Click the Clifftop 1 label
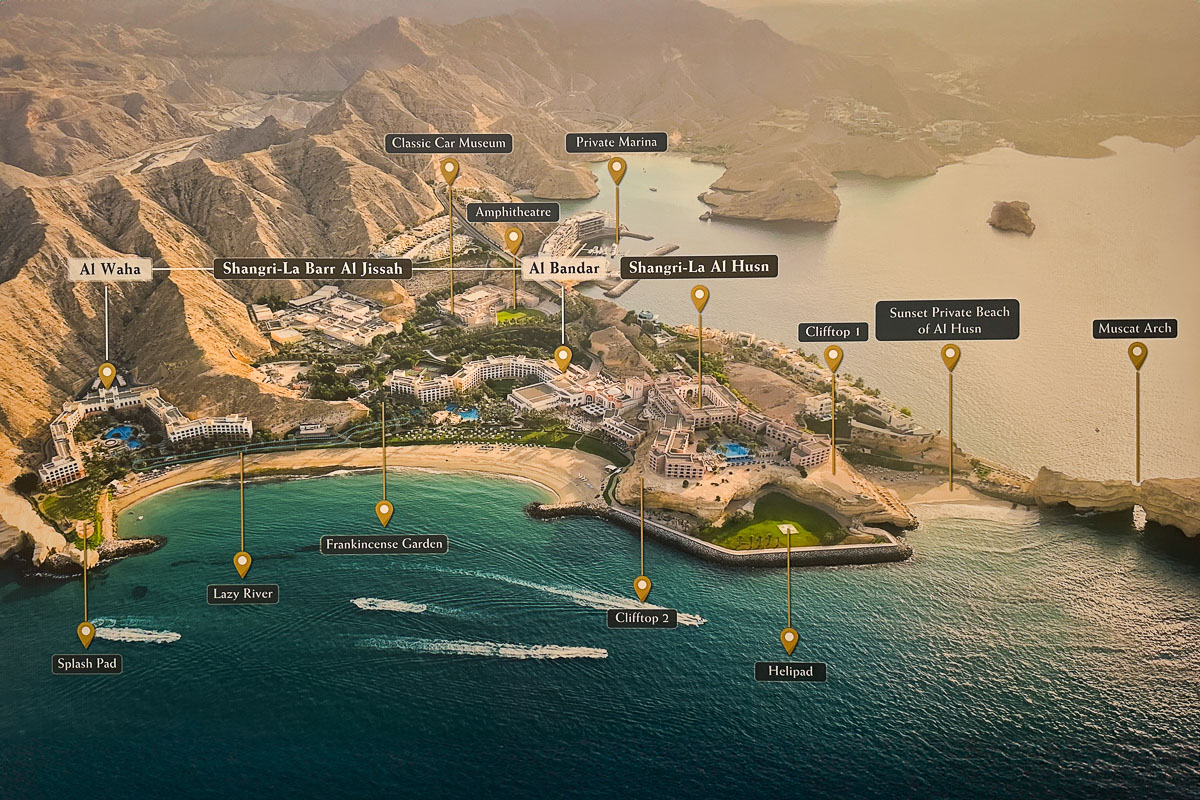Screen dimensions: 1200x800 click(x=833, y=332)
